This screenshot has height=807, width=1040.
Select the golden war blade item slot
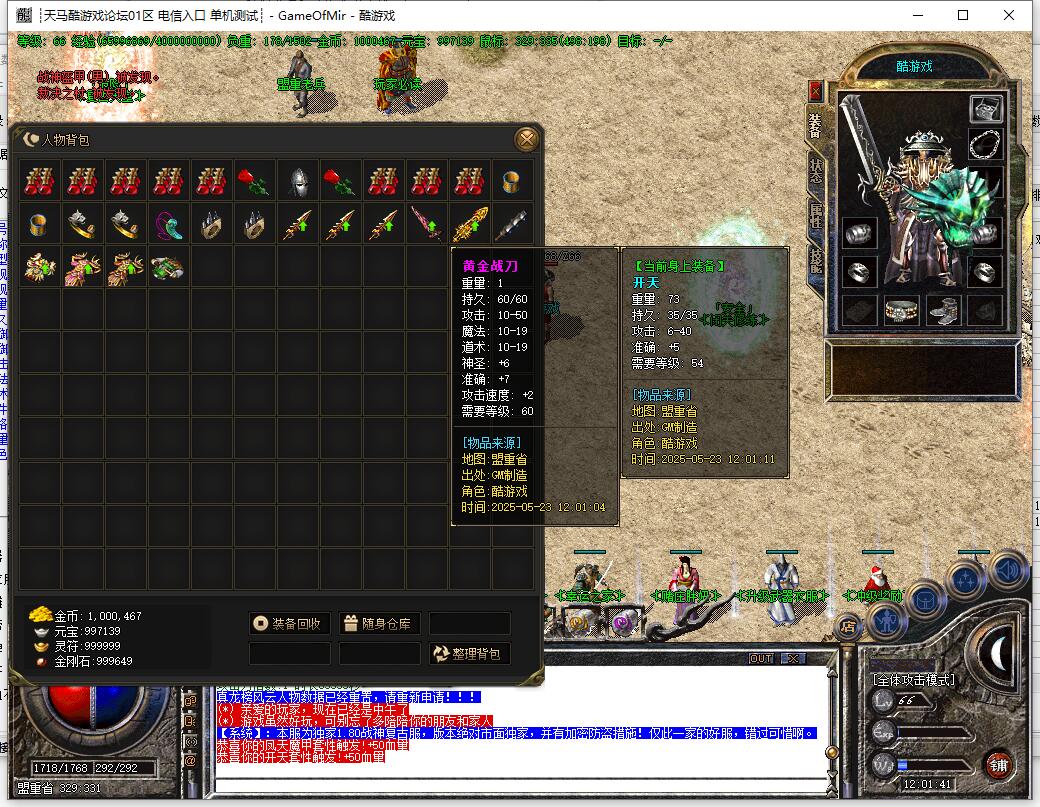(x=469, y=224)
